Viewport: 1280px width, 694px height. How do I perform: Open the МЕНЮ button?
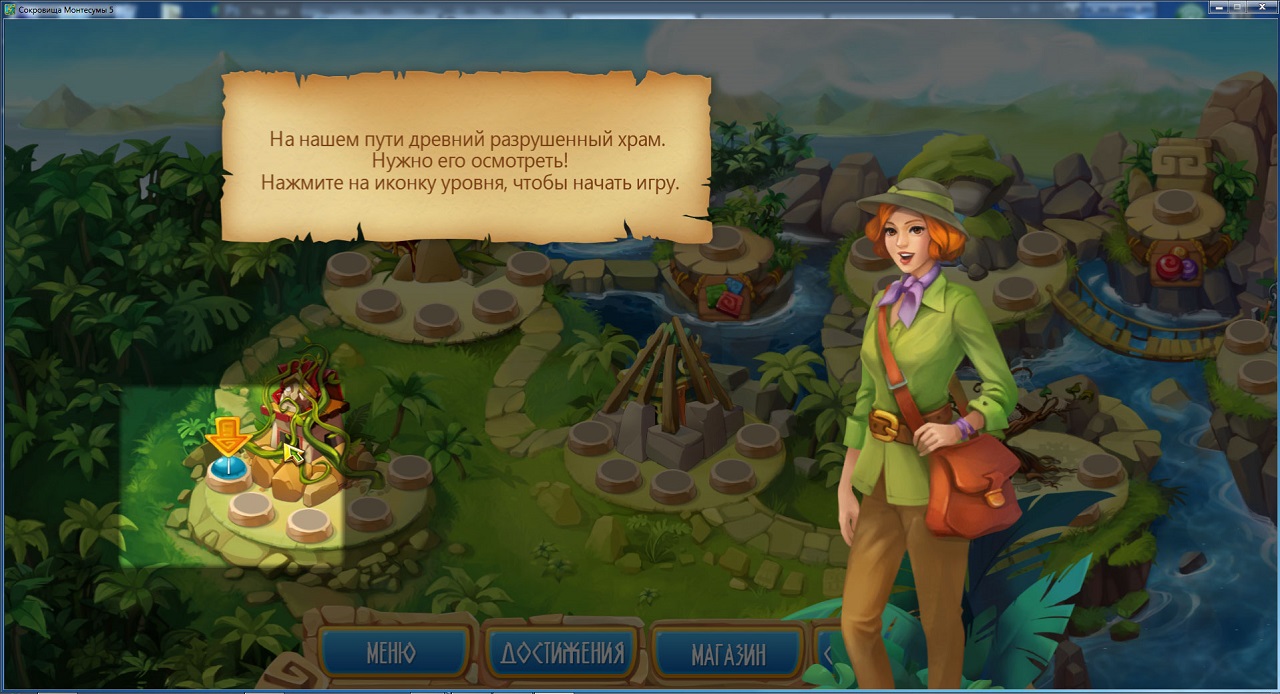pos(392,654)
